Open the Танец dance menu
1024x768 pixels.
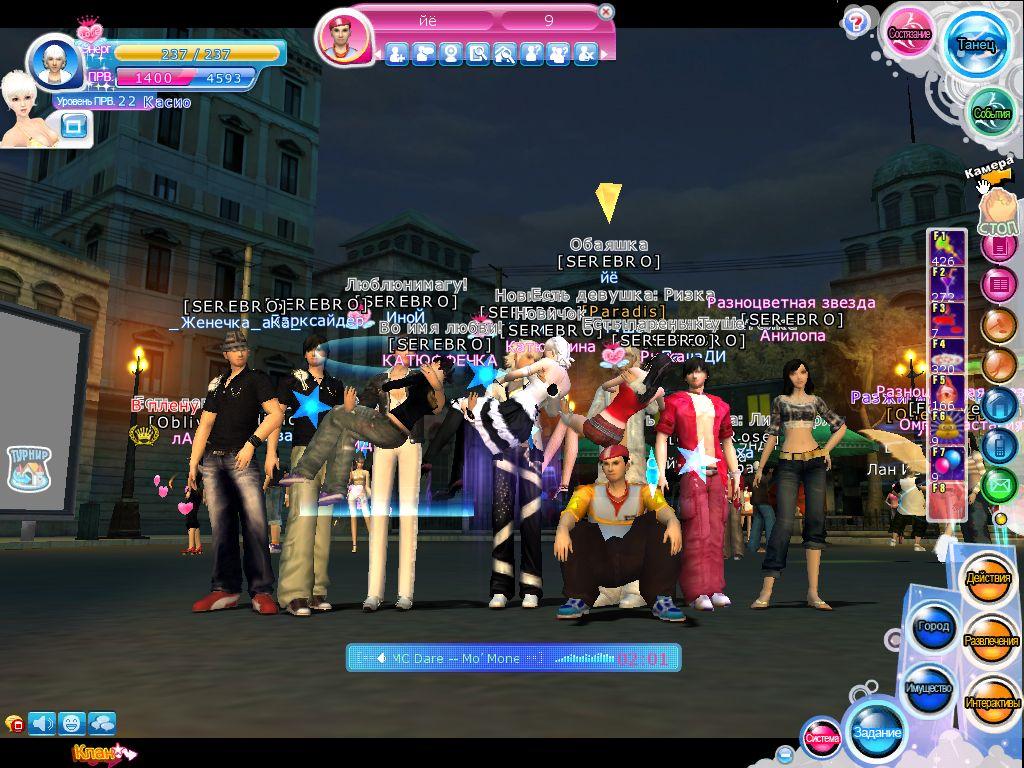[x=976, y=45]
